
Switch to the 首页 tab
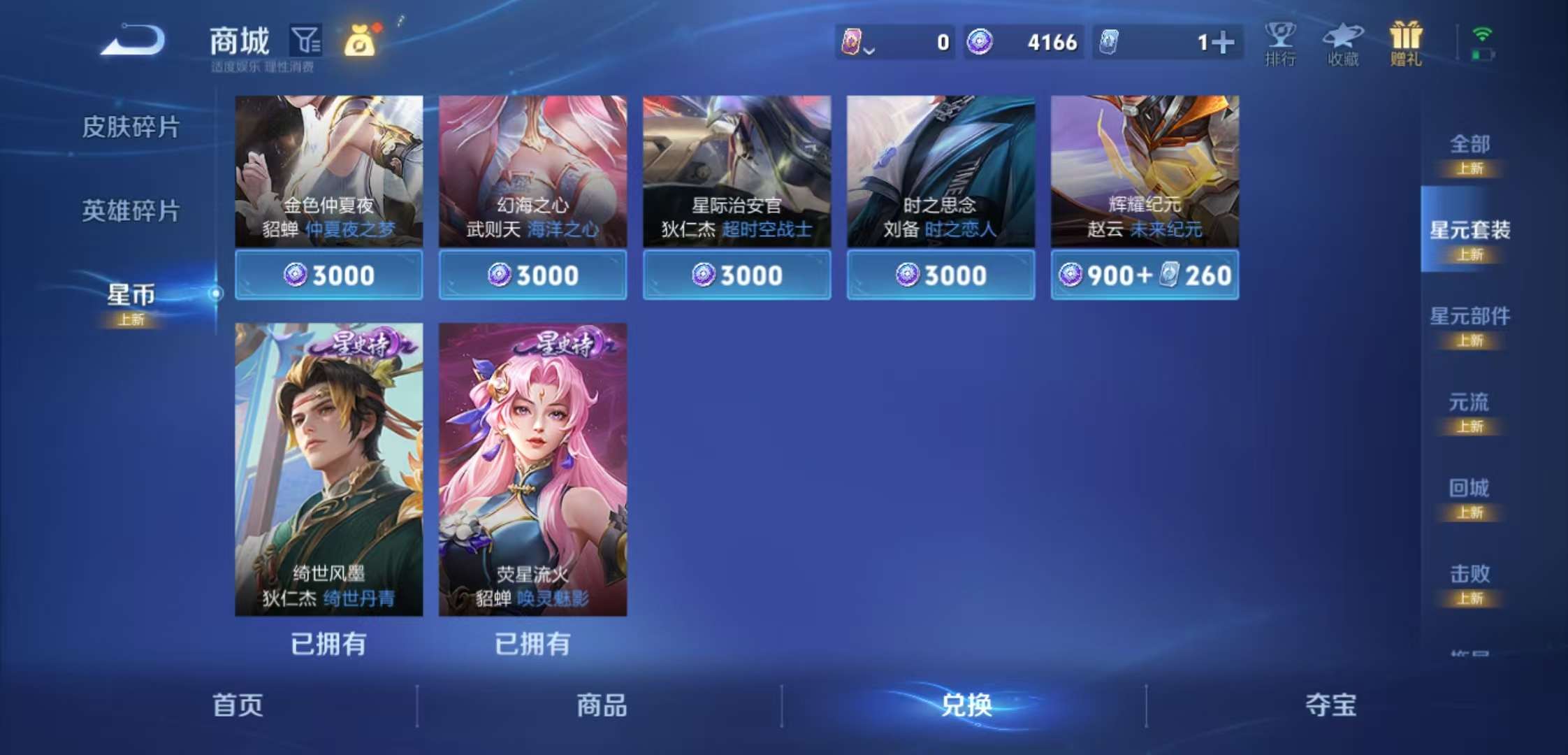click(x=237, y=706)
